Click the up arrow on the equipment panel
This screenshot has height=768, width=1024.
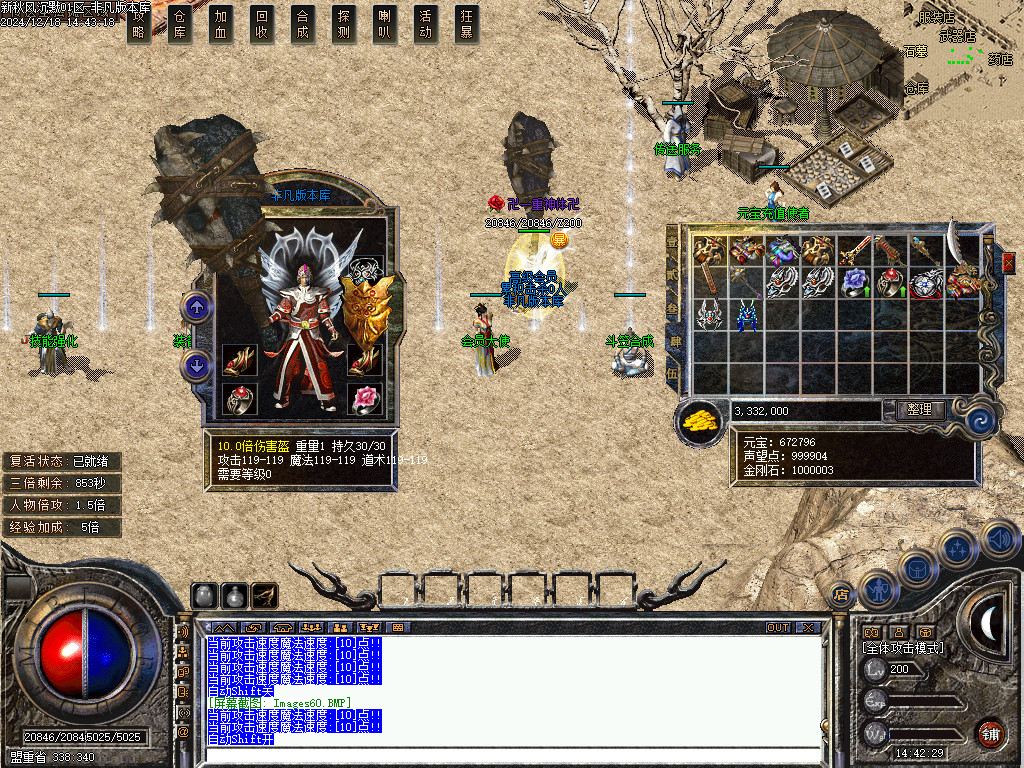tap(197, 308)
